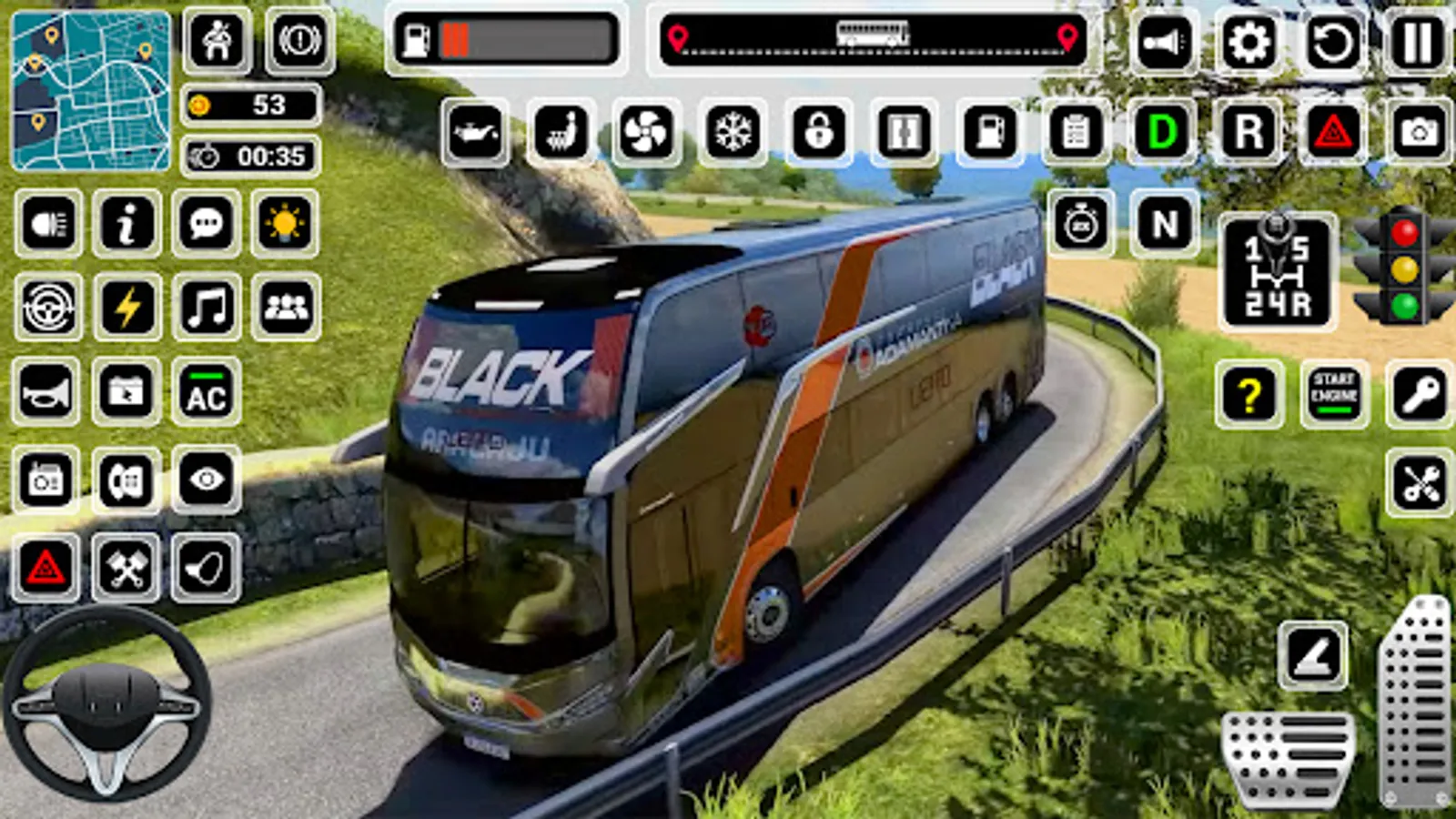The width and height of the screenshot is (1456, 819).
Task: Toggle the padlock door lock icon
Action: coord(818,133)
